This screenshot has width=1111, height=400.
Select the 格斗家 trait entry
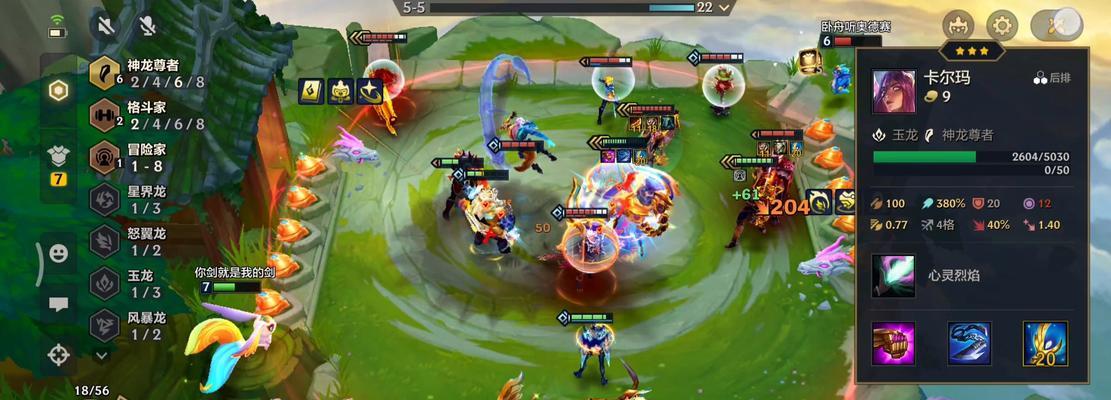coord(150,116)
